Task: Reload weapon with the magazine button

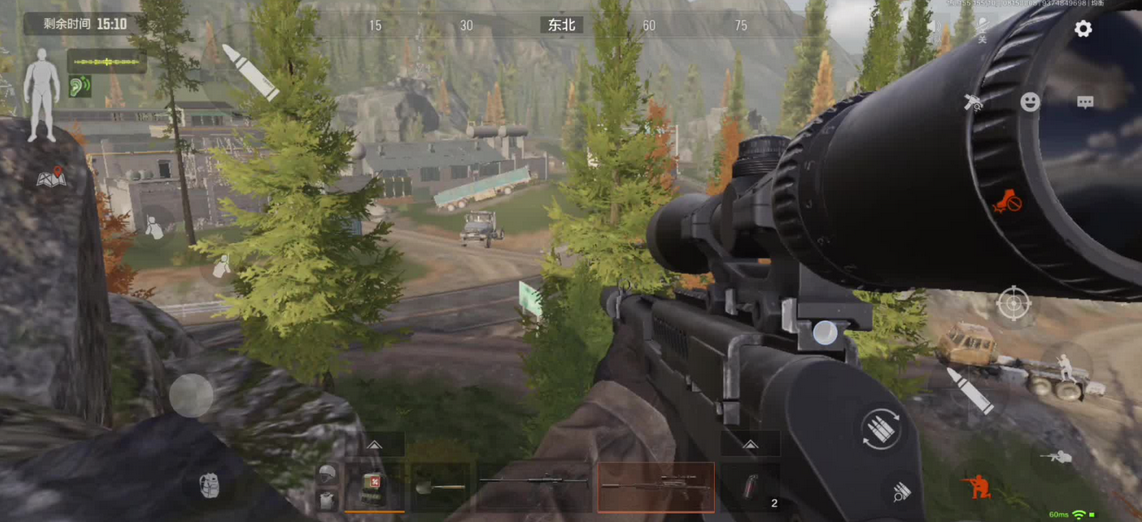Action: (x=881, y=430)
